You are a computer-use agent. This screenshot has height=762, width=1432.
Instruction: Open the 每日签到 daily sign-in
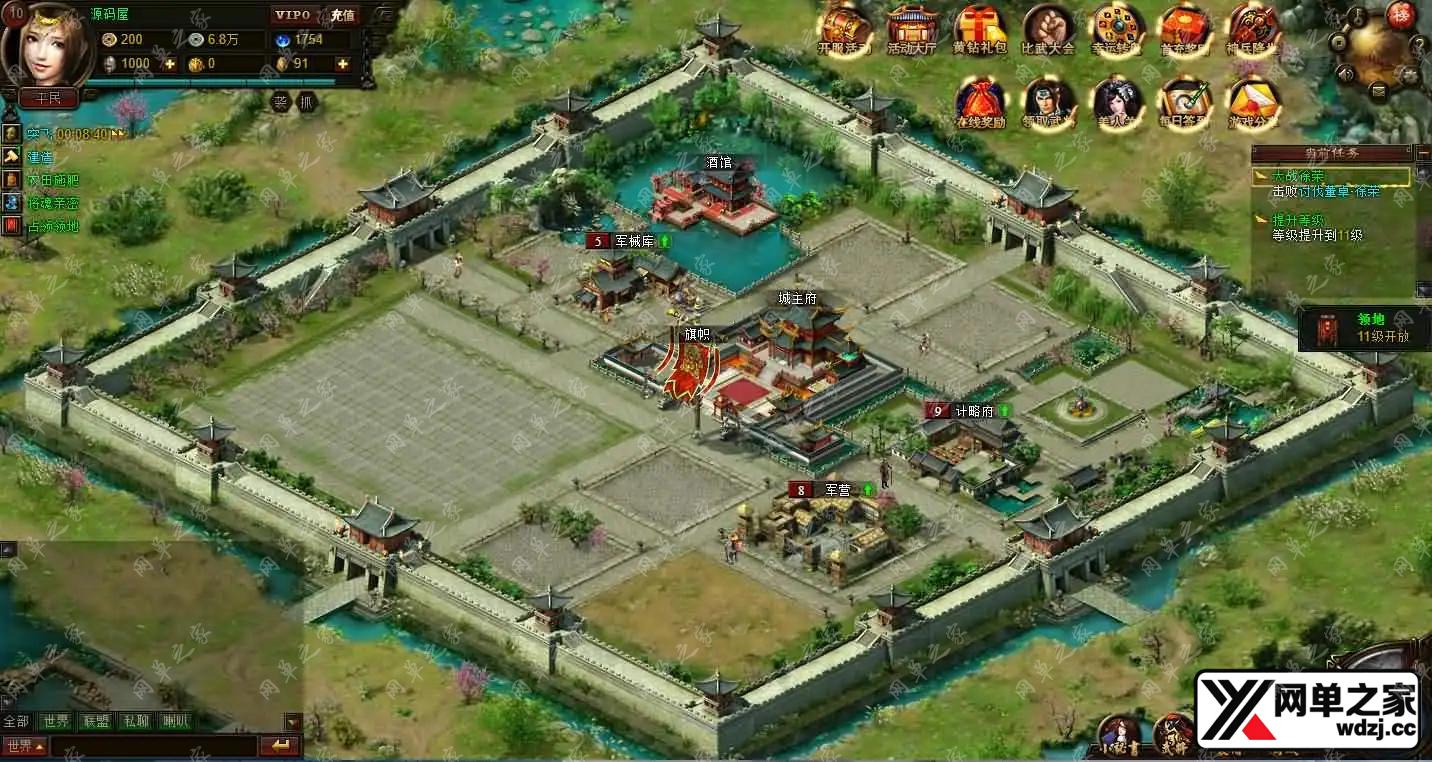pos(1185,103)
